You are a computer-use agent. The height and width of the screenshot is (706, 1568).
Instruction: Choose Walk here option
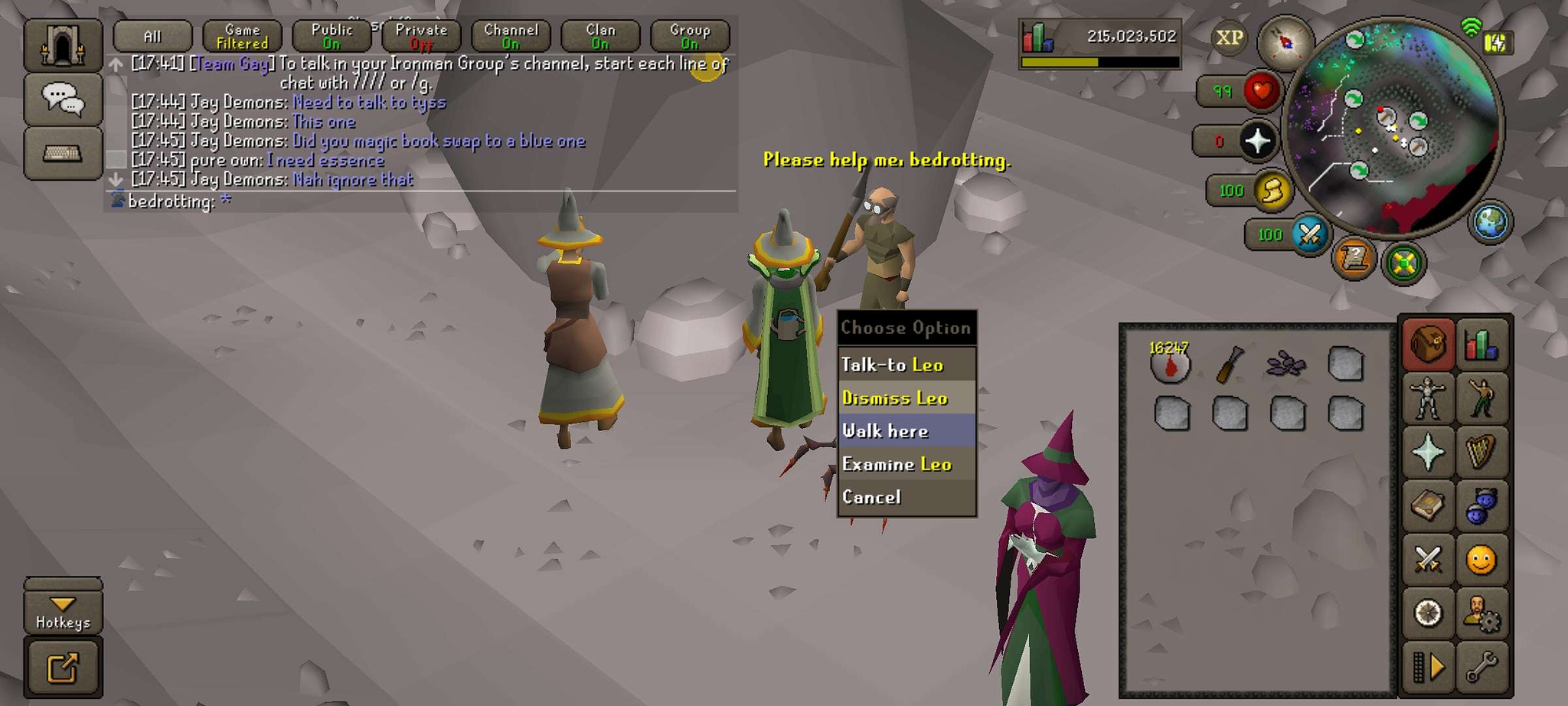[x=906, y=431]
